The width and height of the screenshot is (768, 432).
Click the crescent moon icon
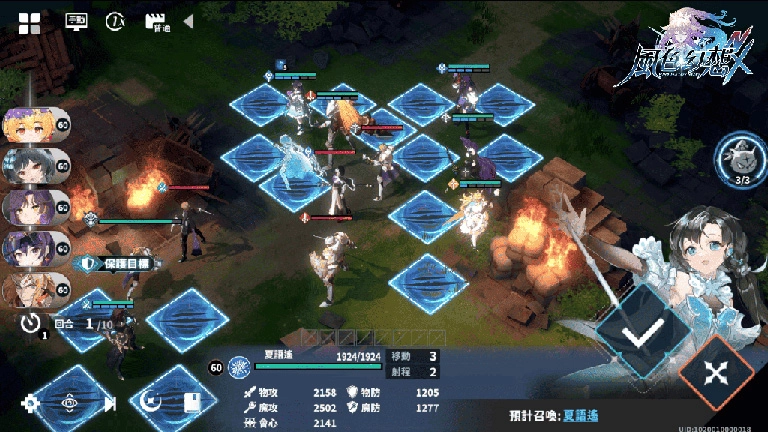(151, 403)
